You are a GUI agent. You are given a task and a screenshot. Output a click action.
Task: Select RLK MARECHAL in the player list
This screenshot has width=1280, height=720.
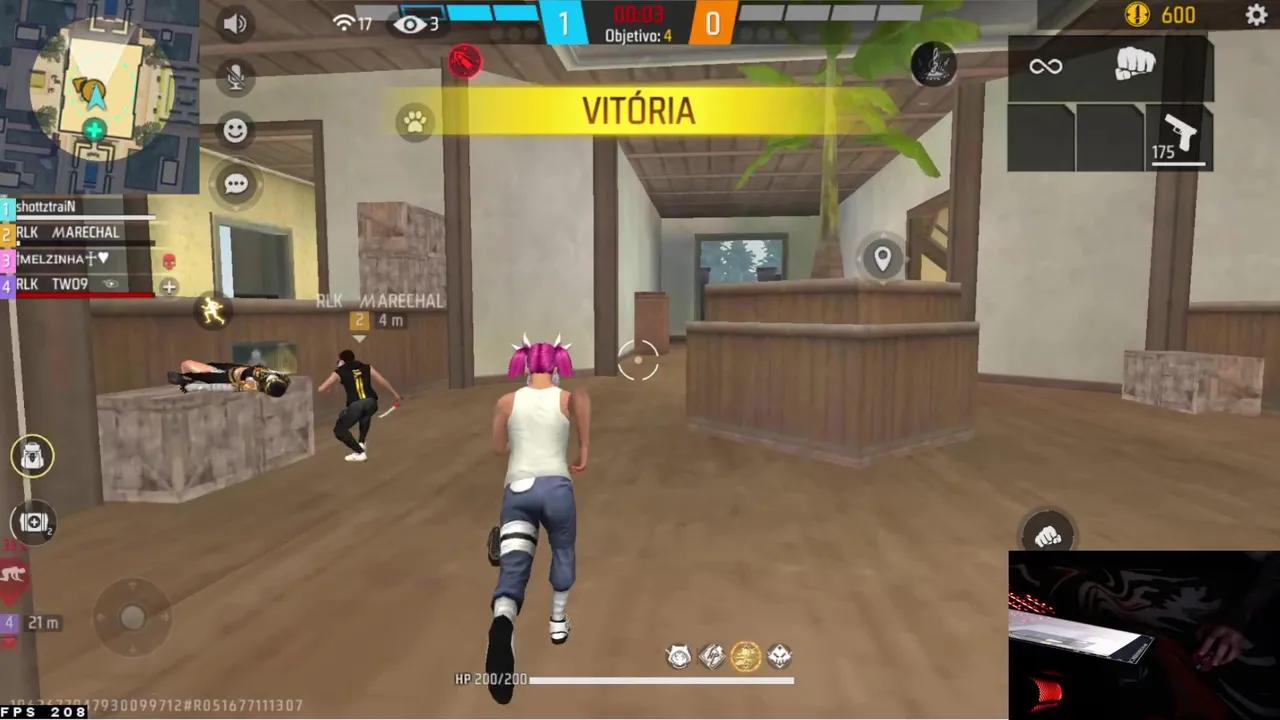[70, 232]
